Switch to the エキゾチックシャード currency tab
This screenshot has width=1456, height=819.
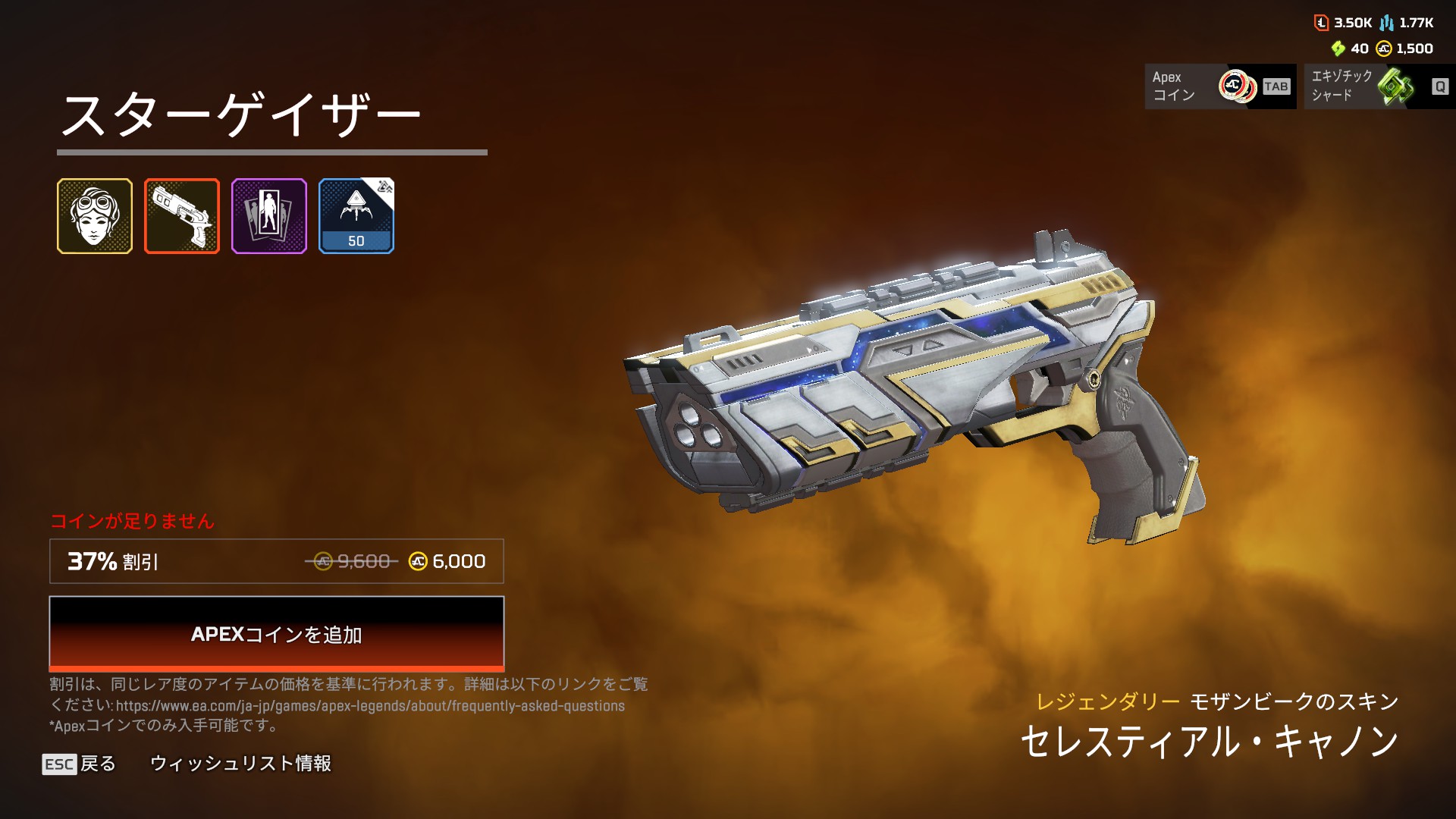pos(1379,86)
